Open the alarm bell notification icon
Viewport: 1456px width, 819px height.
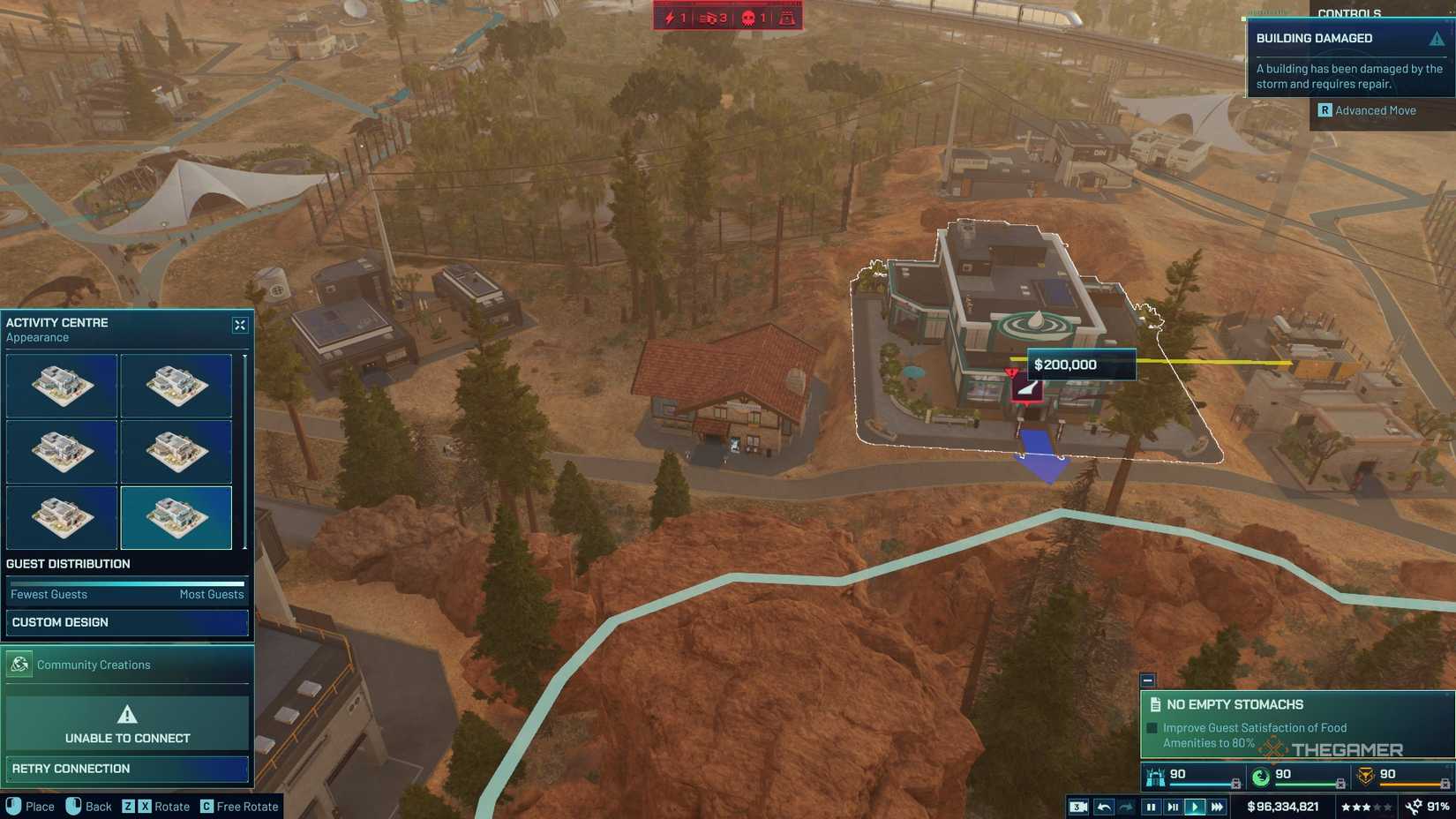pos(785,16)
